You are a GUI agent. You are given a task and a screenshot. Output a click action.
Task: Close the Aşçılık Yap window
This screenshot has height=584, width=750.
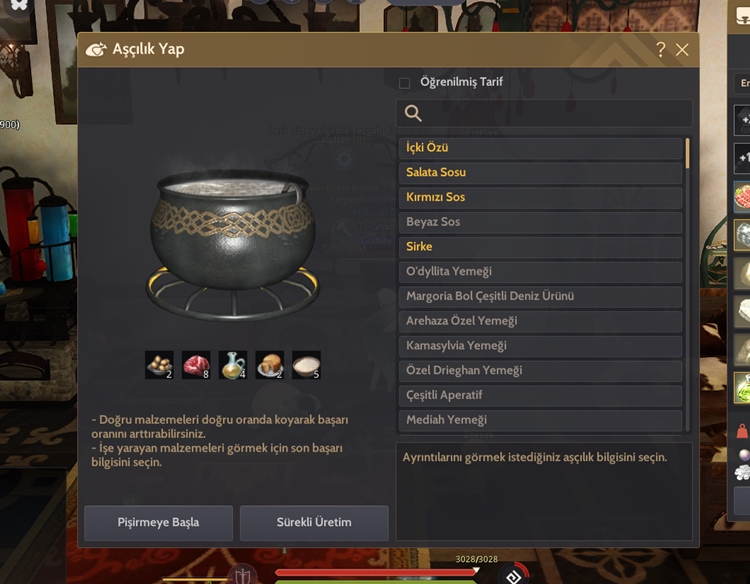[x=682, y=49]
